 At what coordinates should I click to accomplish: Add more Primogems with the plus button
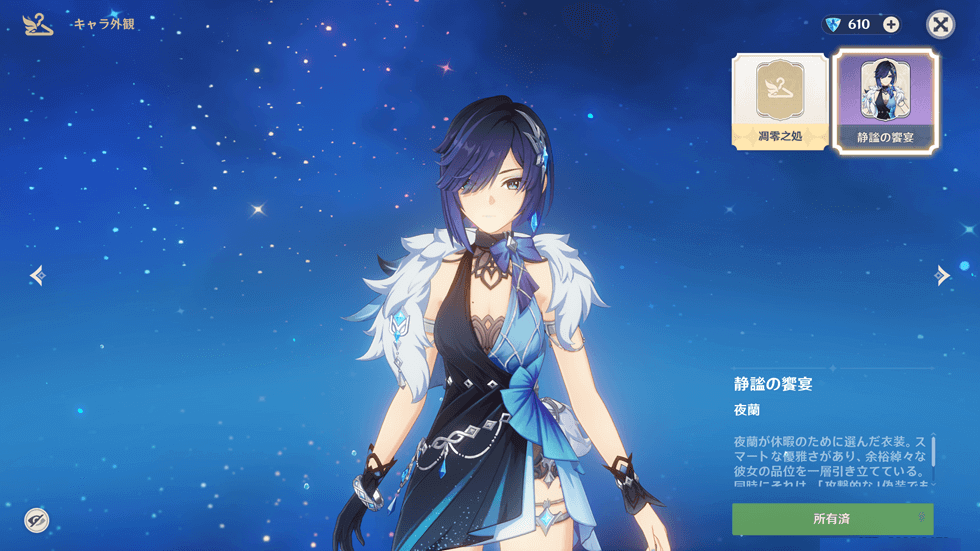[x=891, y=24]
